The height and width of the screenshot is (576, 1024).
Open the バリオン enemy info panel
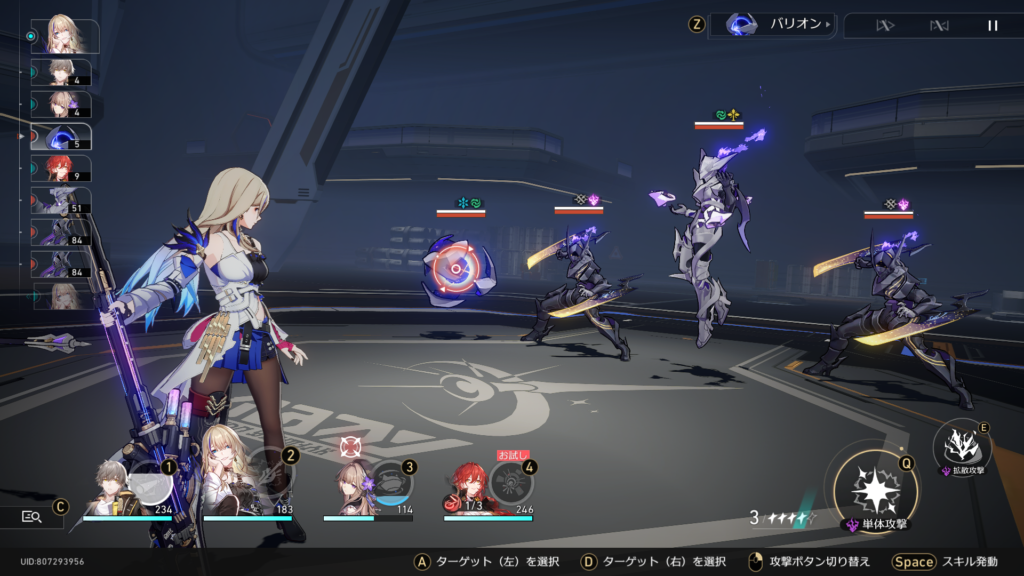coord(772,25)
